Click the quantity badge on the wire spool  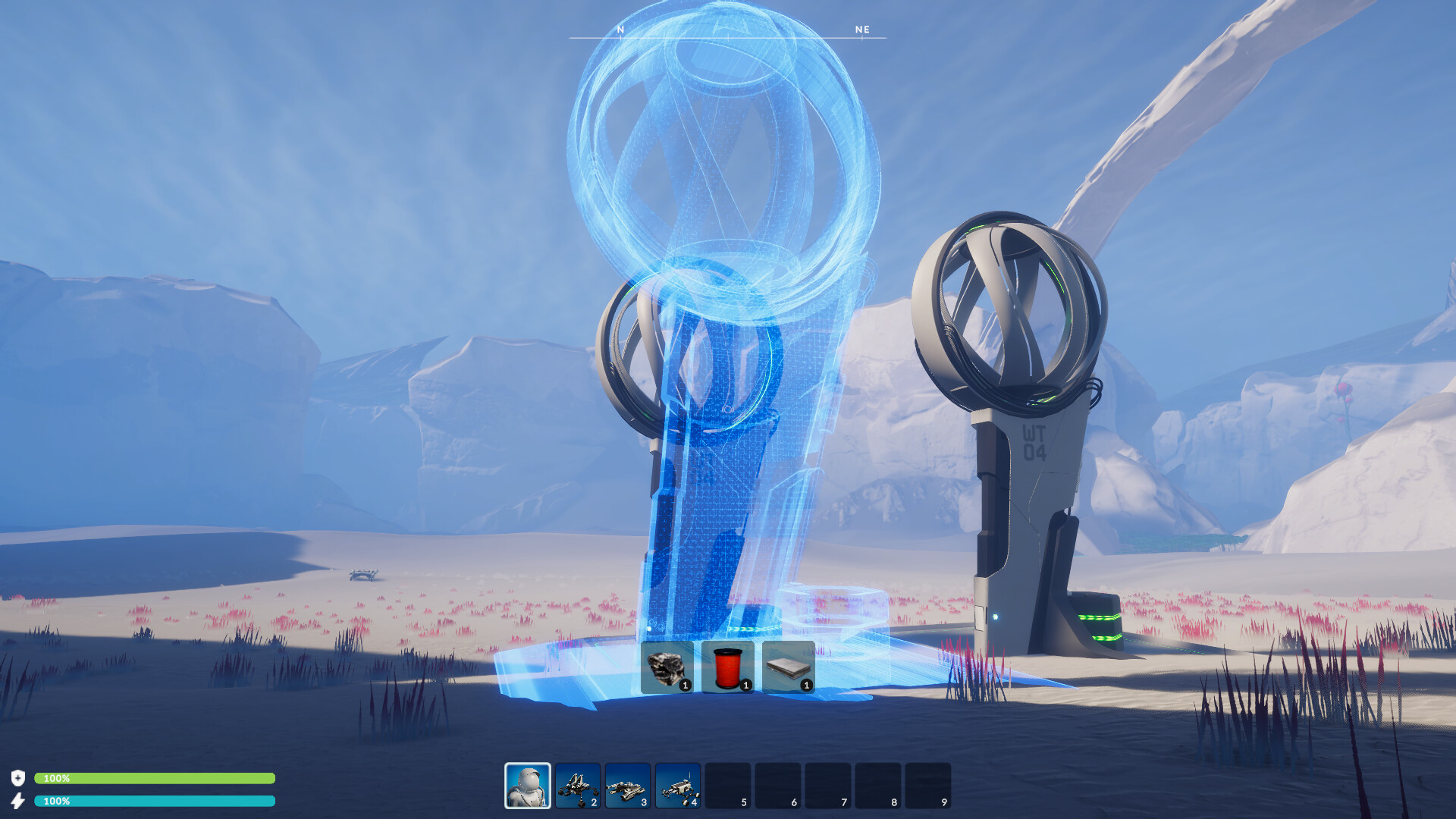pyautogui.click(x=746, y=684)
